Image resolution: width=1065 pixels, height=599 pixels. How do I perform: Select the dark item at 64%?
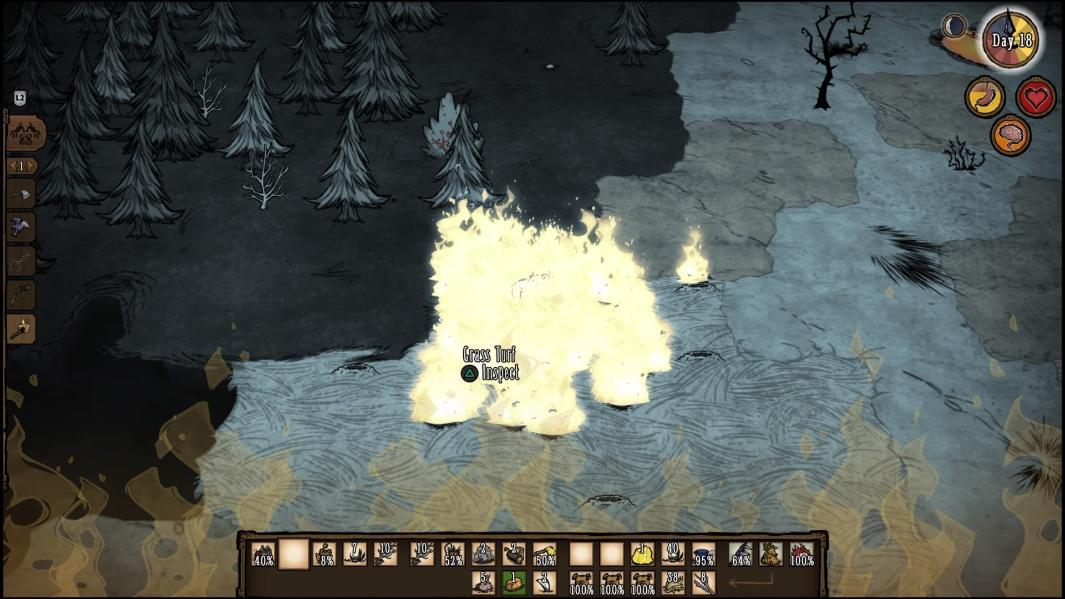click(x=740, y=553)
